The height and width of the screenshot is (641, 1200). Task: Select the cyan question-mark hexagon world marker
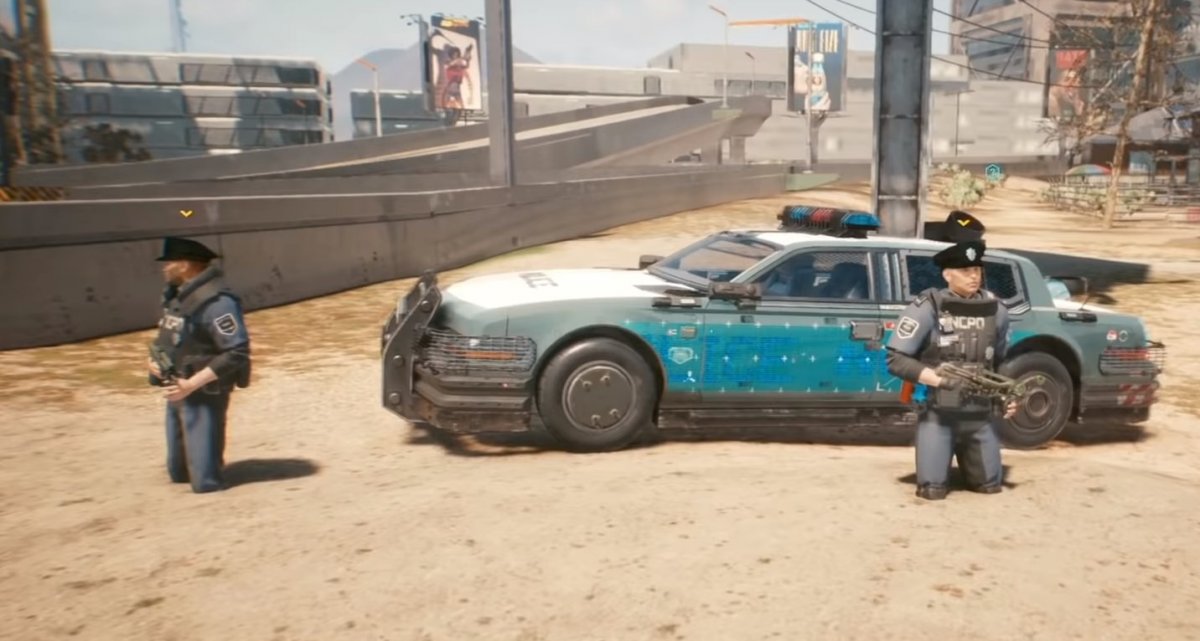click(993, 172)
